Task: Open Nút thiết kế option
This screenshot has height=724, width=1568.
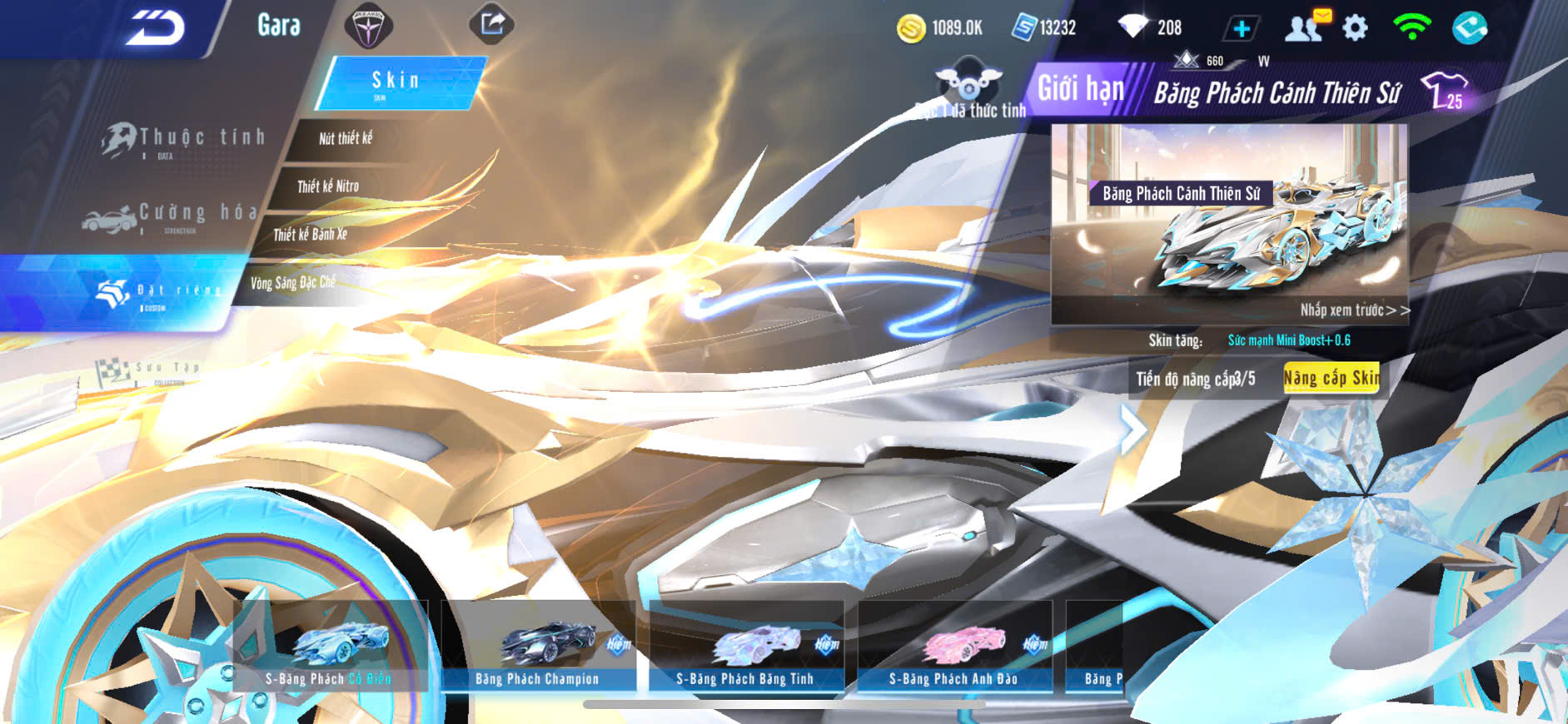Action: (346, 139)
